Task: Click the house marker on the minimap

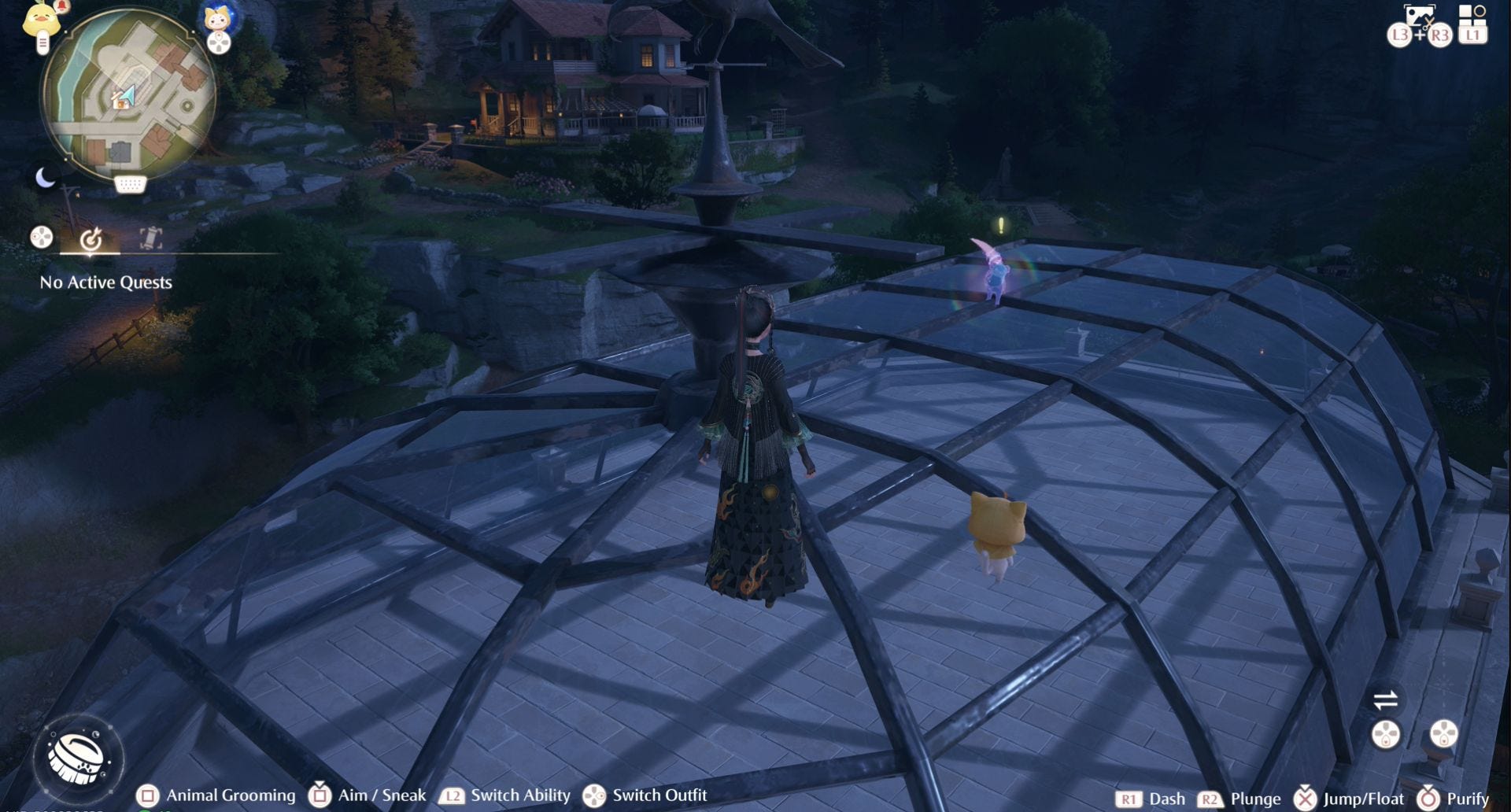Action: [x=121, y=101]
